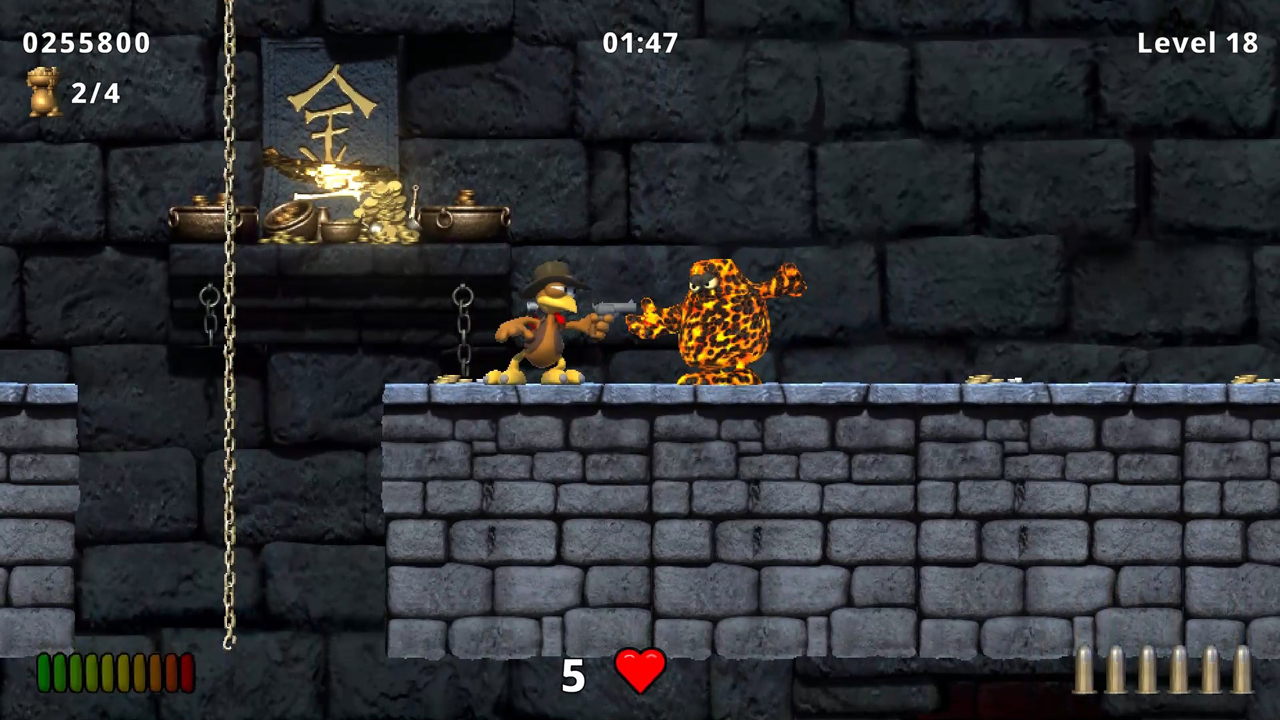Open the score display reading 0255800
1280x720 pixels.
pos(86,42)
